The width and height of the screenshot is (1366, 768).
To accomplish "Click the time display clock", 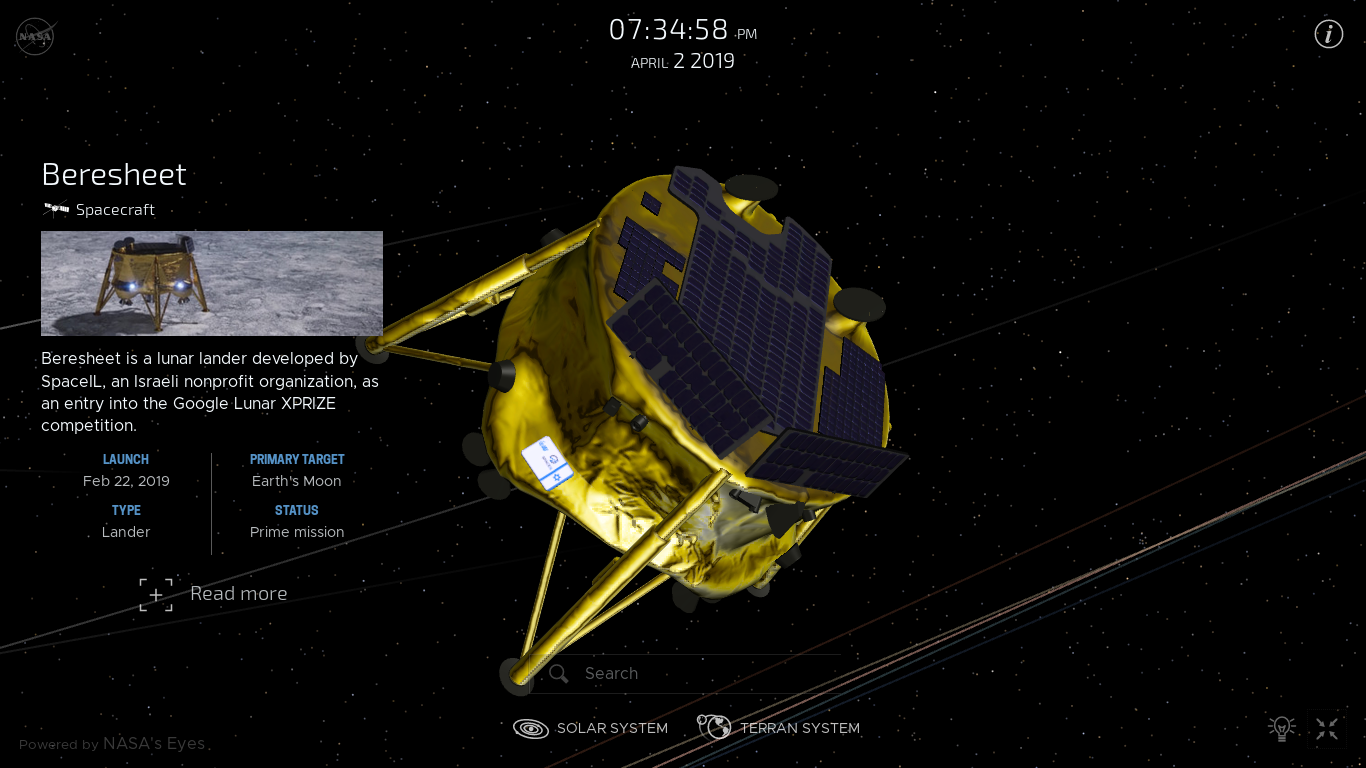I will pyautogui.click(x=682, y=30).
